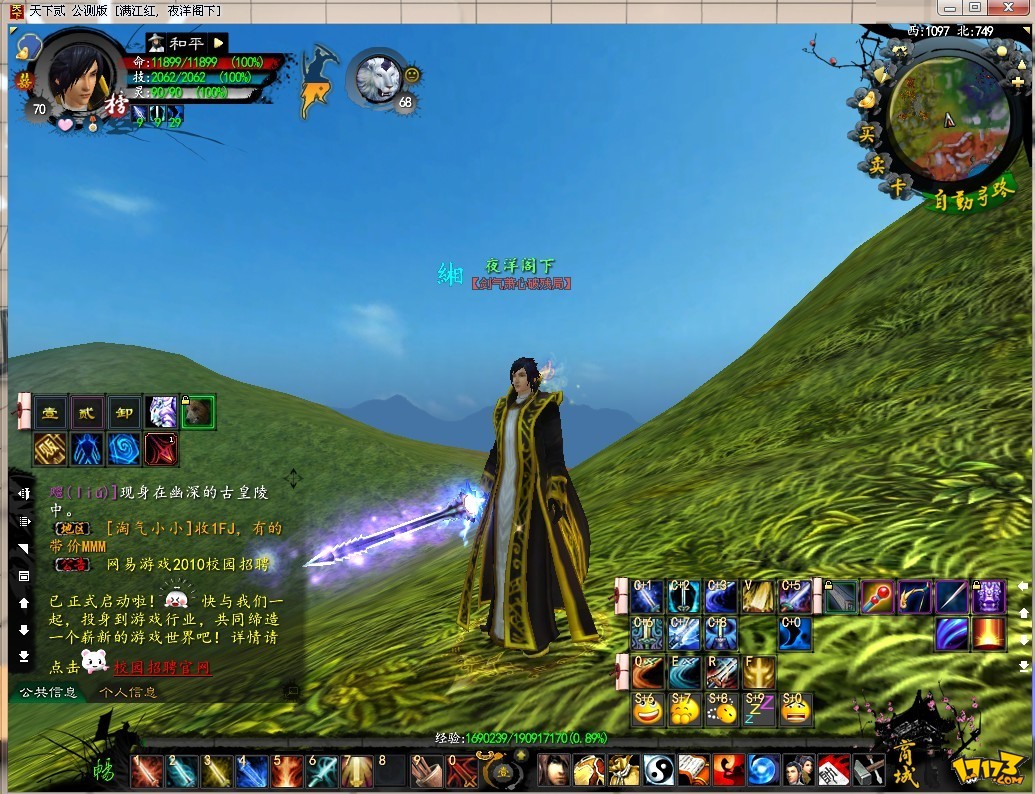
Task: Open the 校园招聘官网 link in chat
Action: pyautogui.click(x=162, y=668)
